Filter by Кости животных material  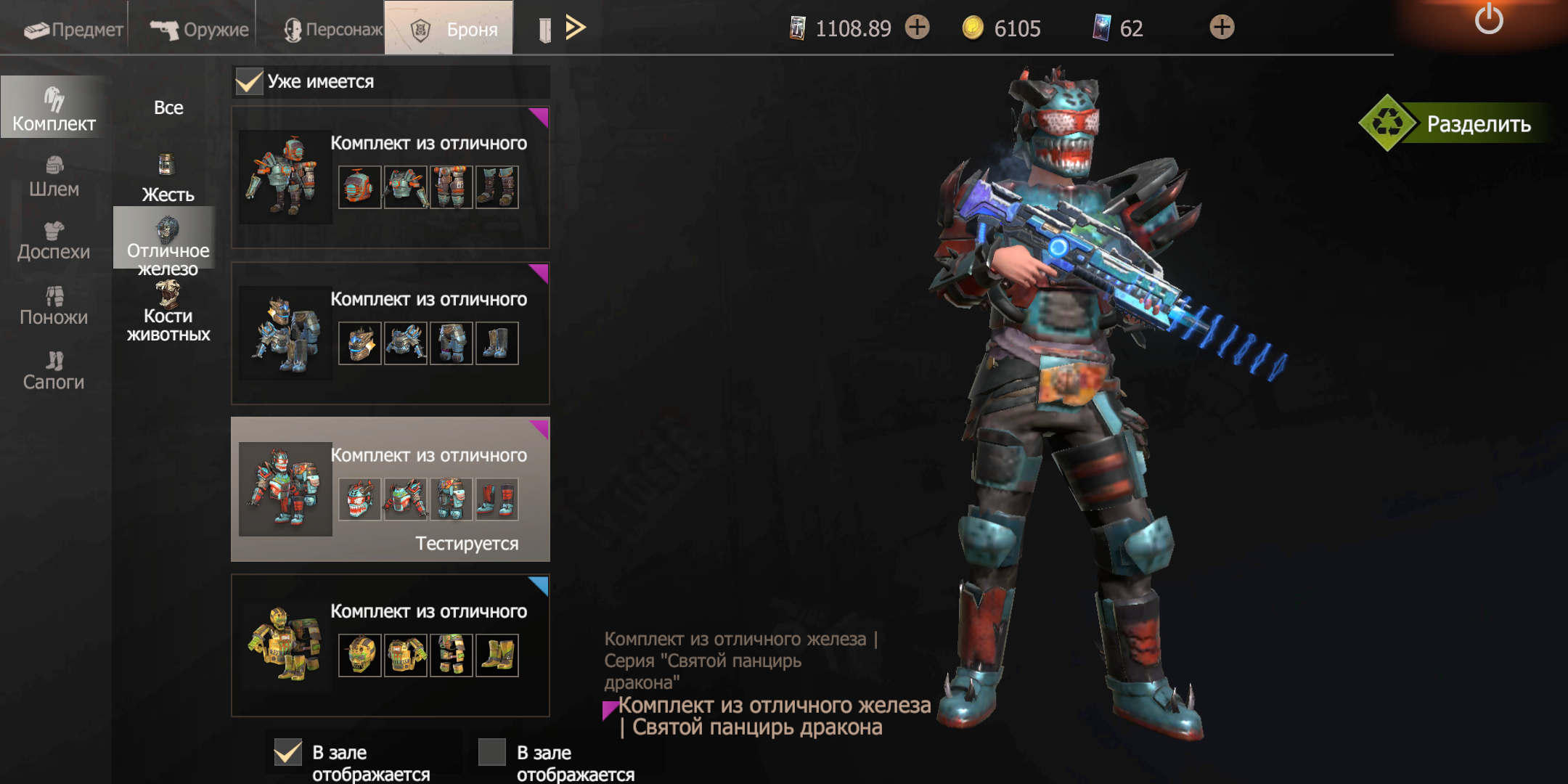(168, 312)
